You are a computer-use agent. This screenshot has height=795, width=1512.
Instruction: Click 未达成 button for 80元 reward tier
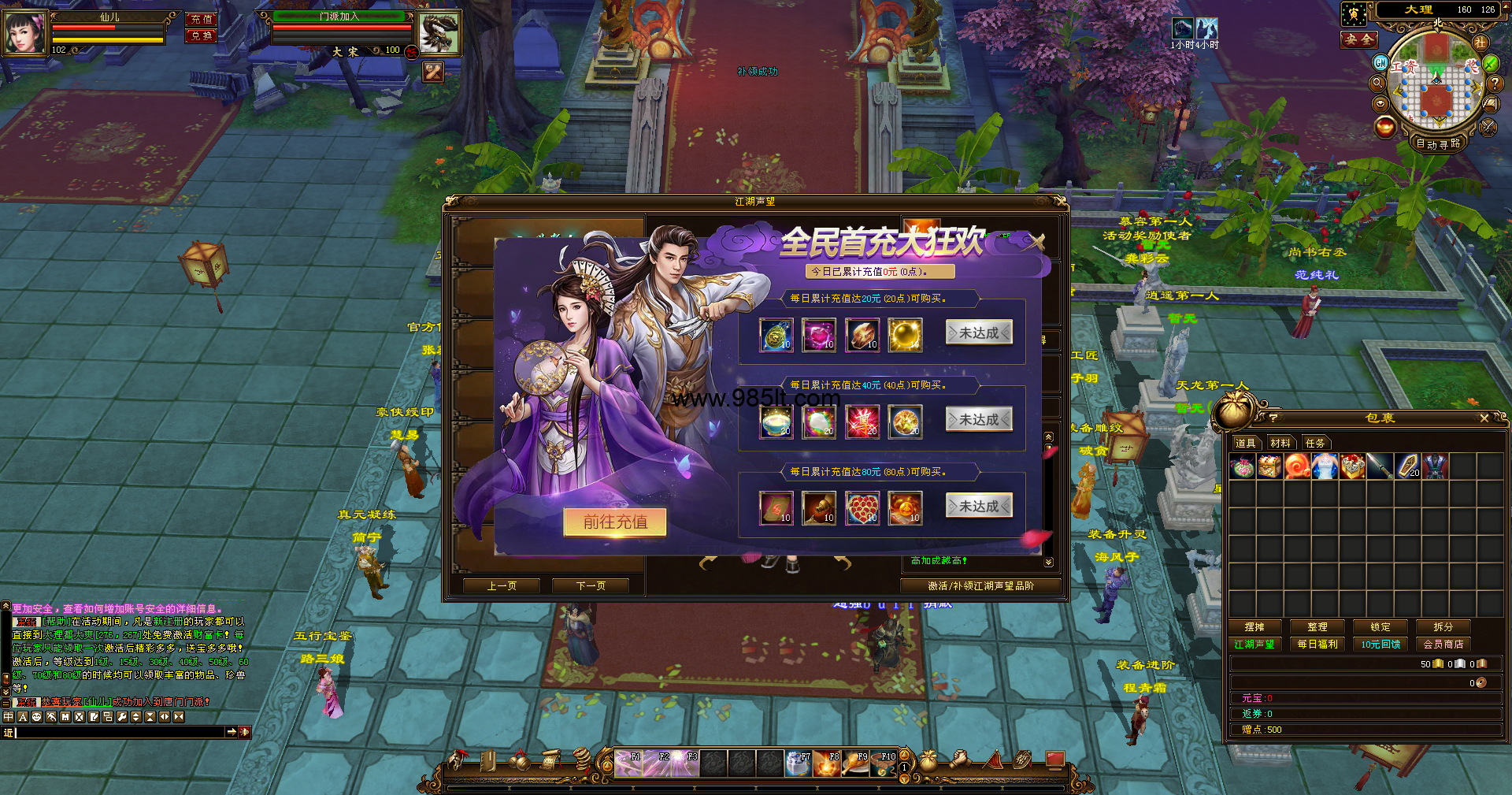click(979, 506)
